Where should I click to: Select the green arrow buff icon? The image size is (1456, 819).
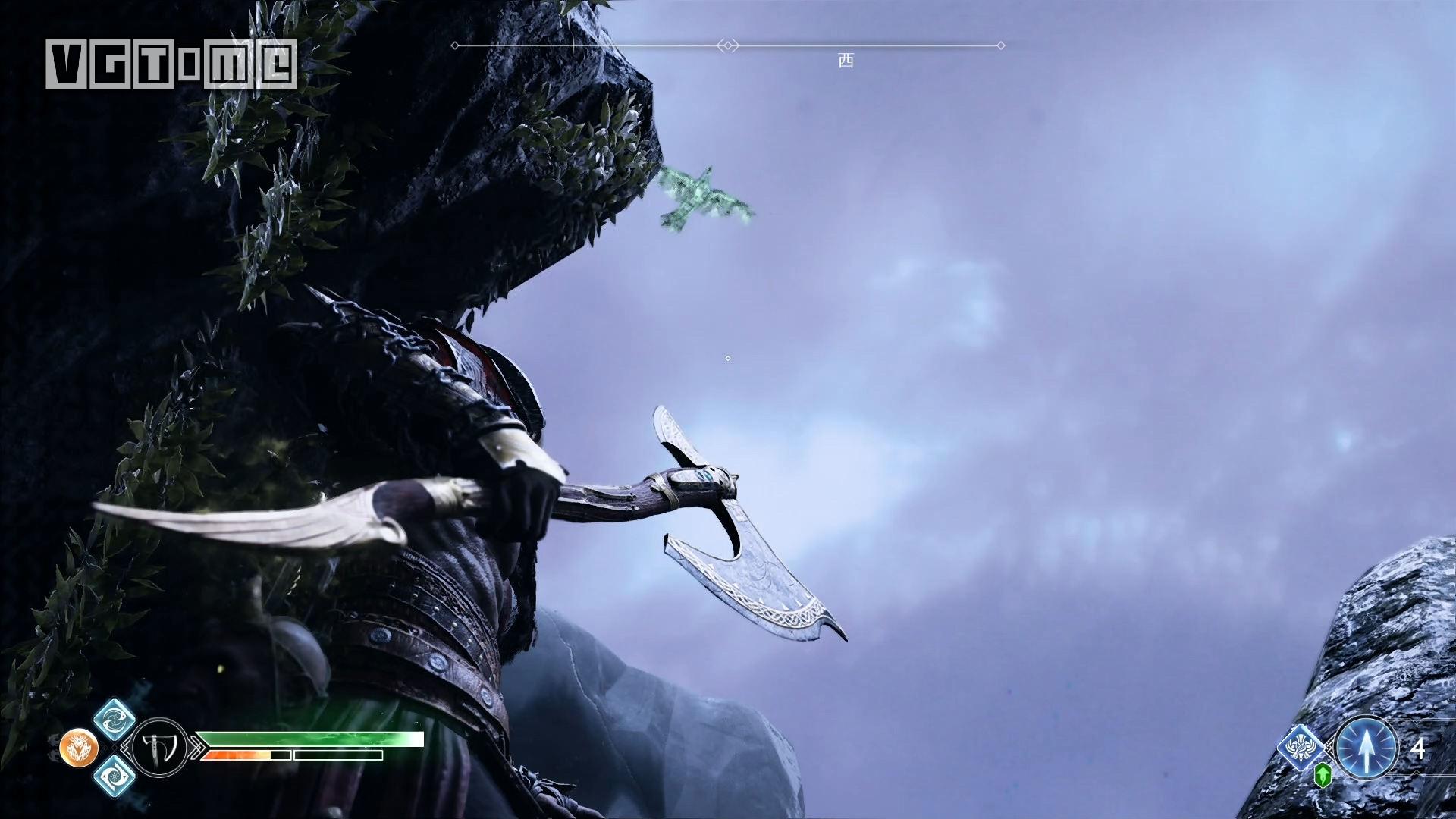1323,774
